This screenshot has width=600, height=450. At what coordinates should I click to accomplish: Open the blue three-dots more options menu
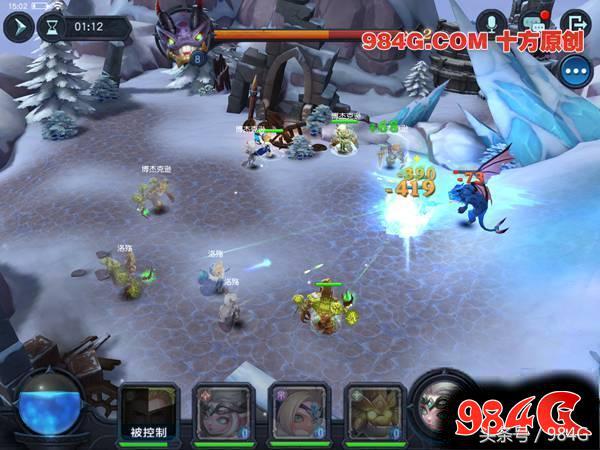point(574,71)
